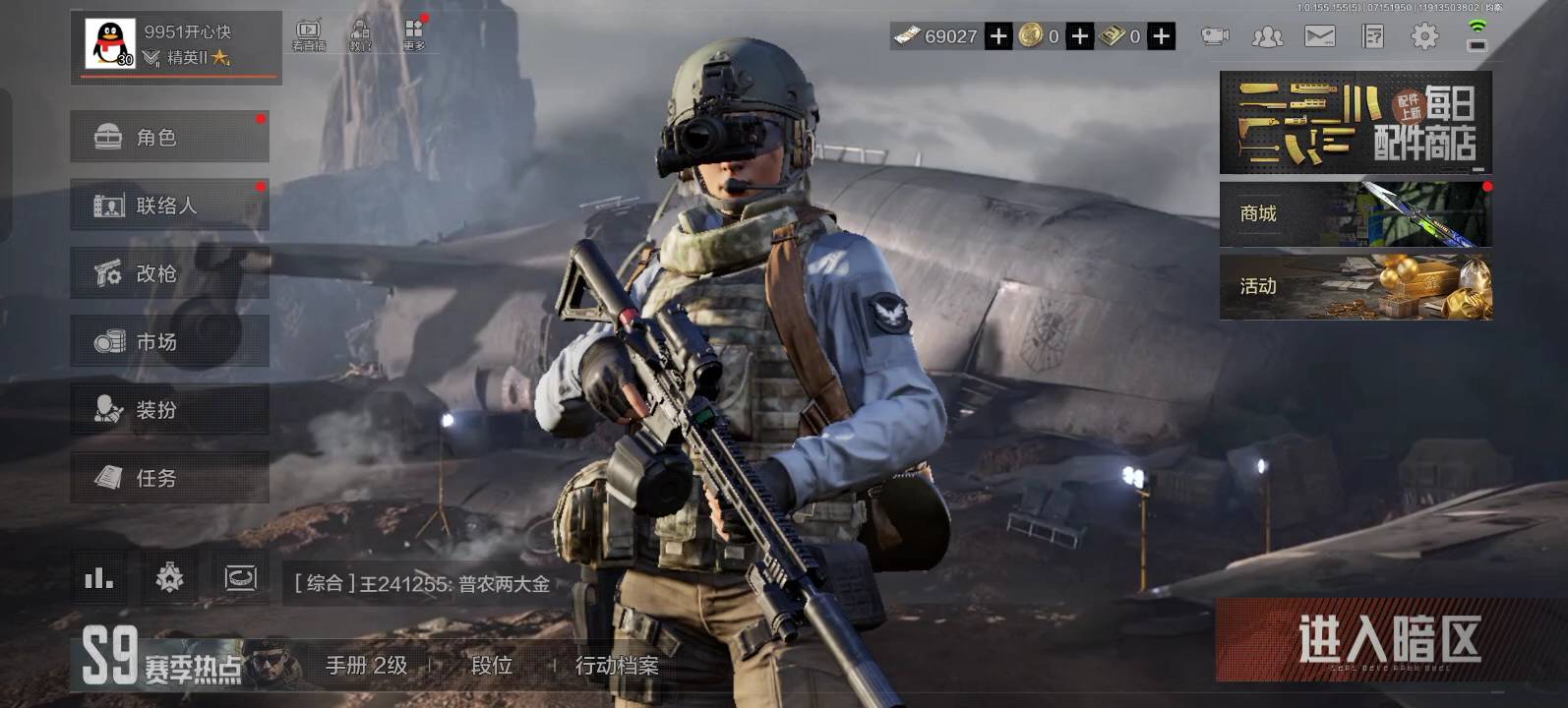Tap the 进入暗区 start button

[1388, 640]
